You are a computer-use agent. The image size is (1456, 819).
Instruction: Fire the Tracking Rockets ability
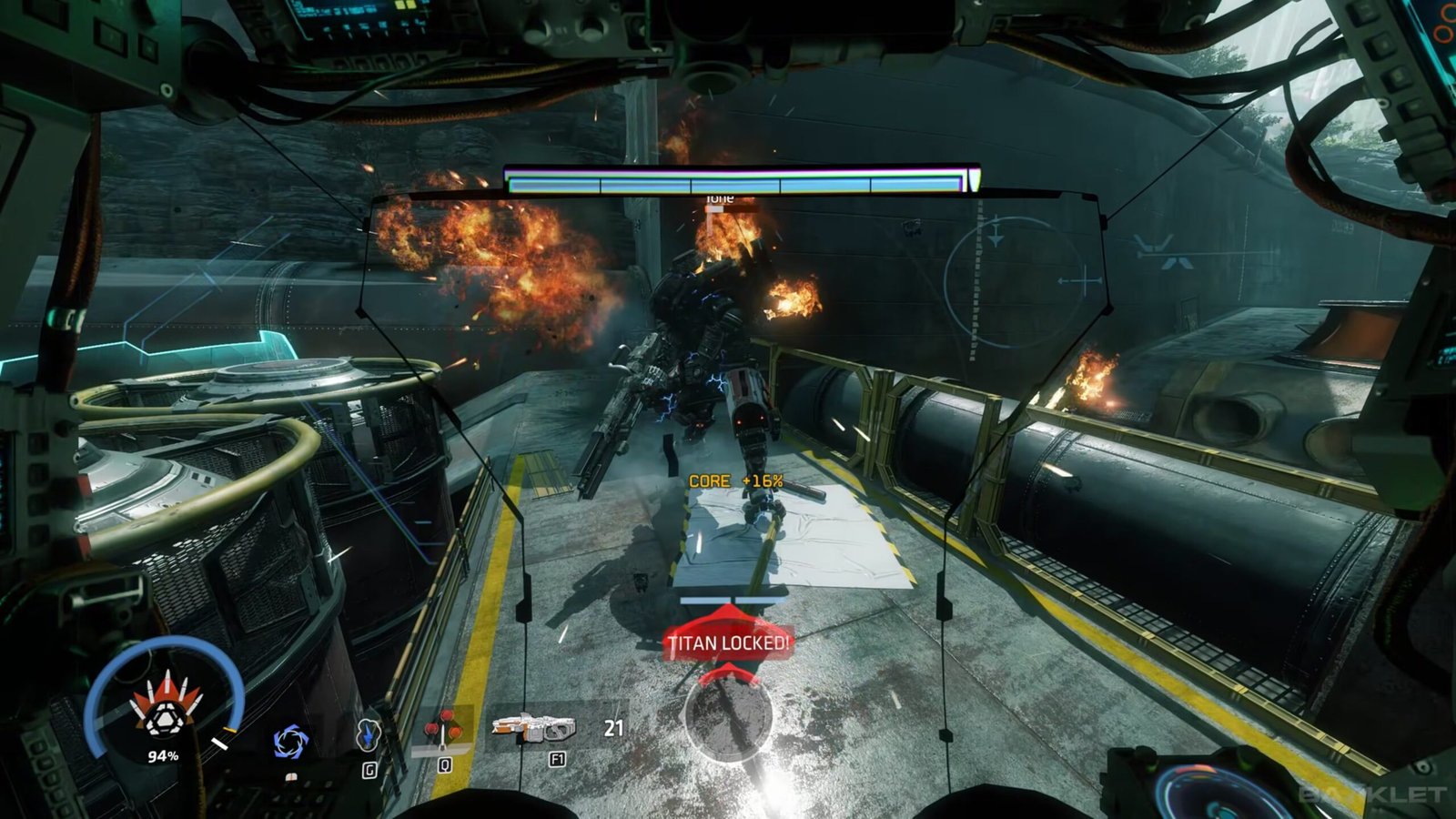tap(444, 730)
